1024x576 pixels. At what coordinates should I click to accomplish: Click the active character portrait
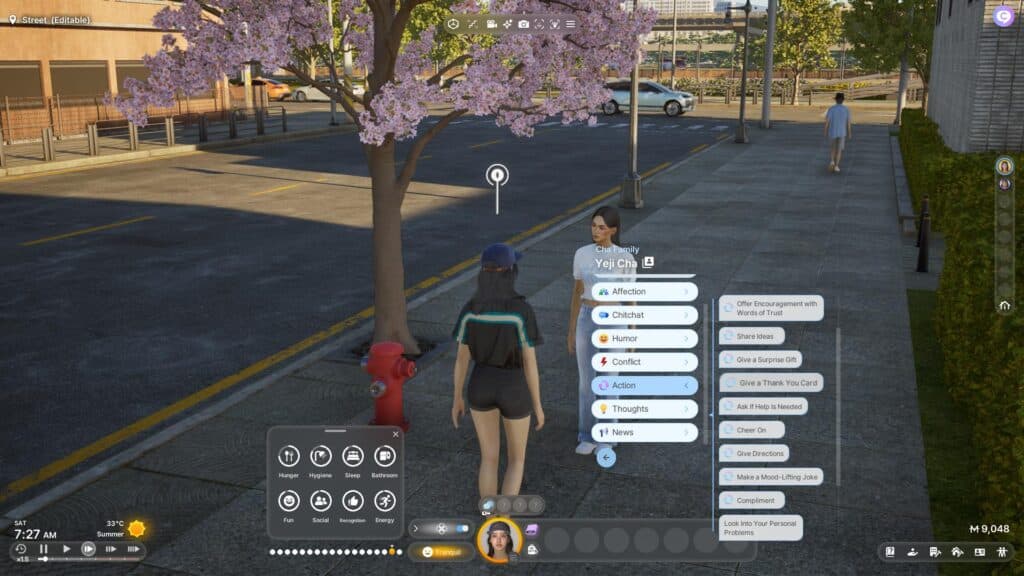coord(499,540)
